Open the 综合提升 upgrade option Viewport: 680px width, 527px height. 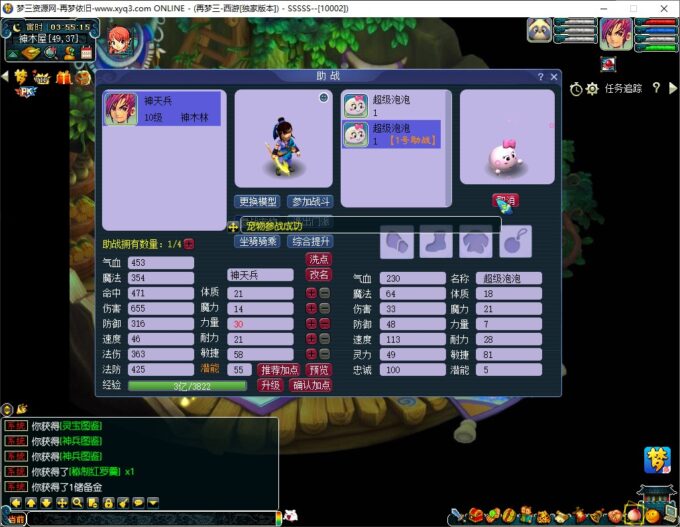coord(310,241)
